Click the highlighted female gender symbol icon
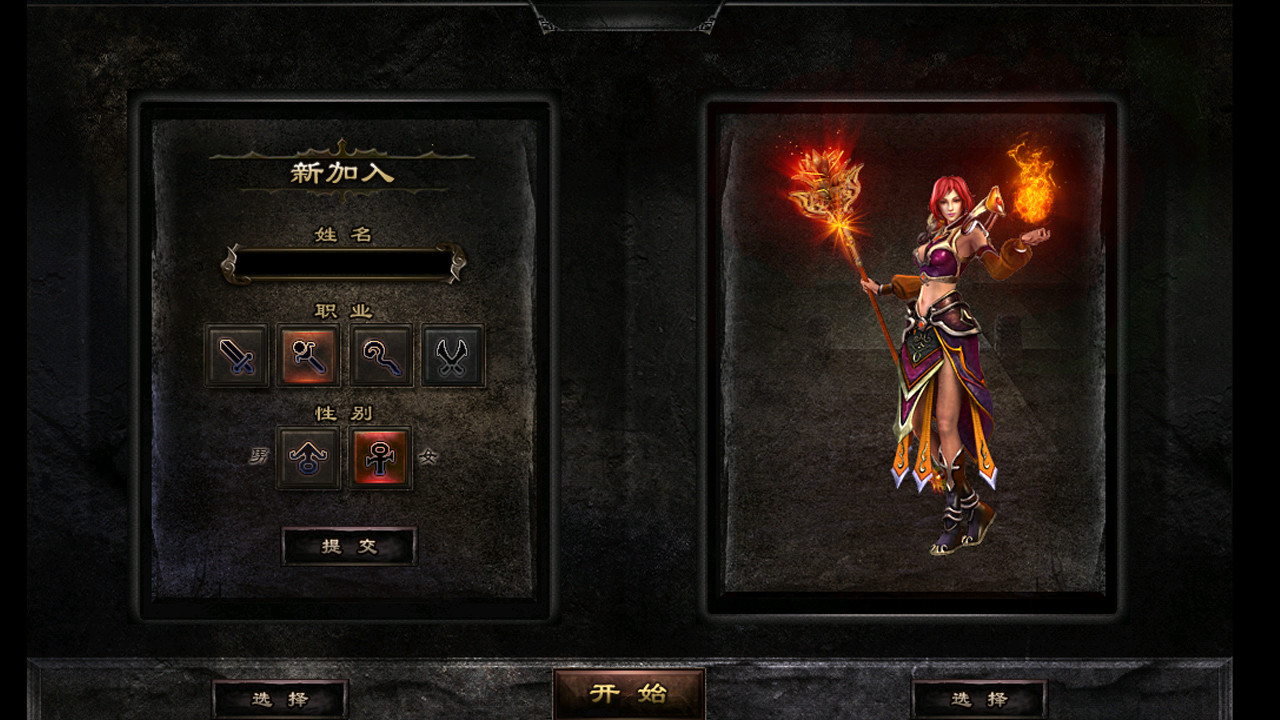Screen dimensions: 1280x720 click(381, 459)
